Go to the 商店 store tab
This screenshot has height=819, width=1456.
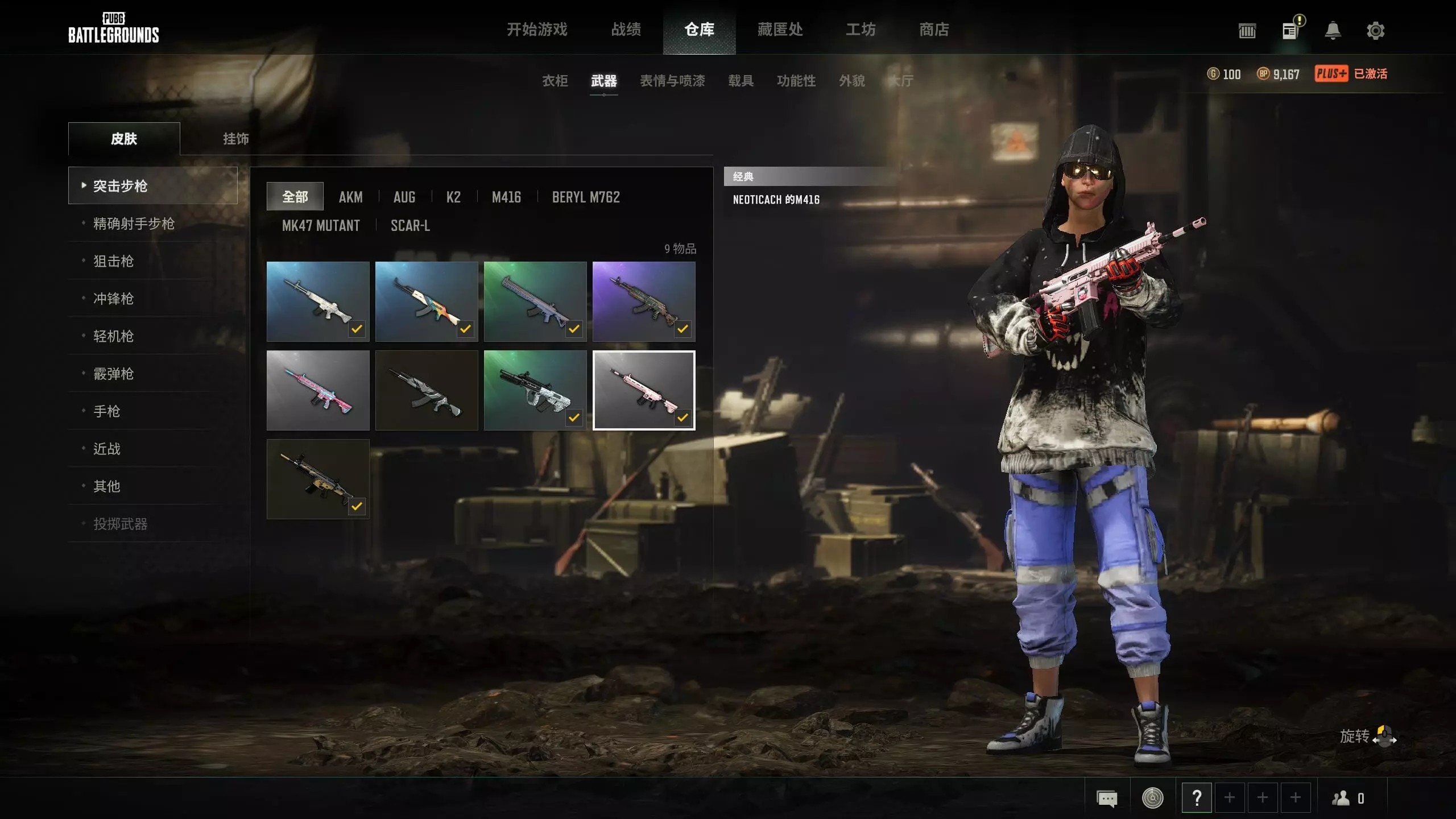click(934, 30)
